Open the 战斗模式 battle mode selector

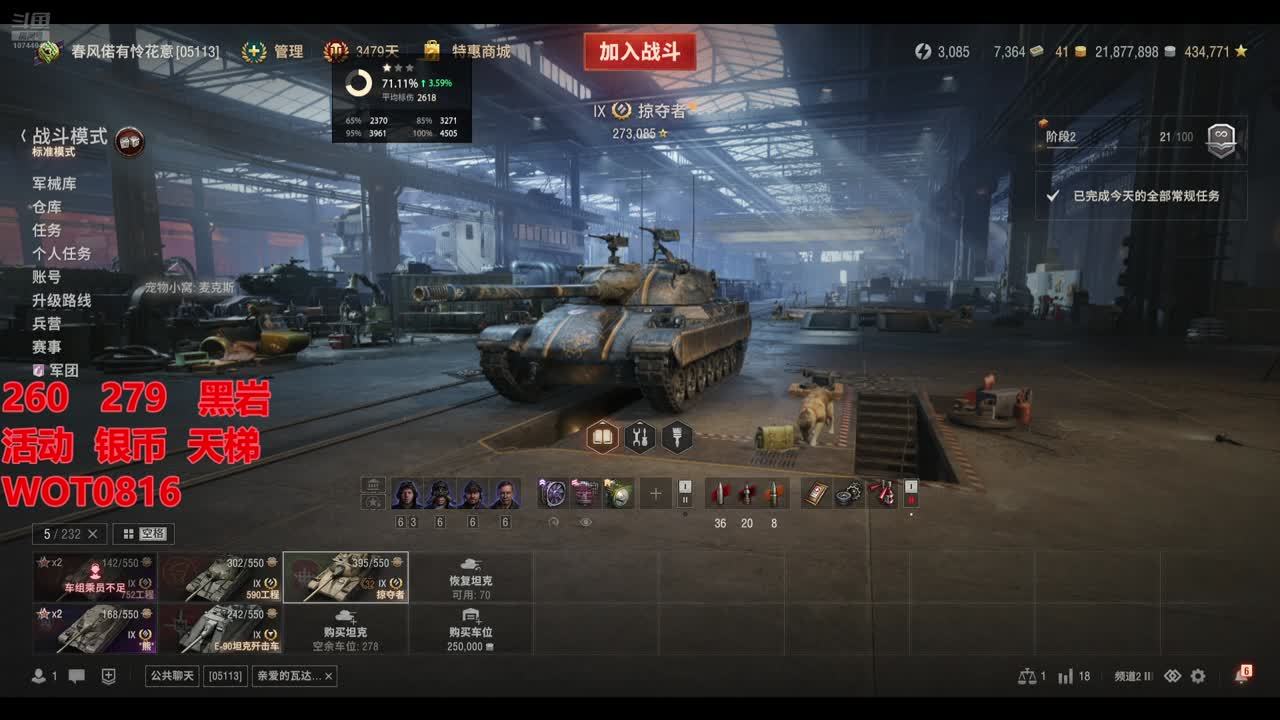[x=70, y=137]
